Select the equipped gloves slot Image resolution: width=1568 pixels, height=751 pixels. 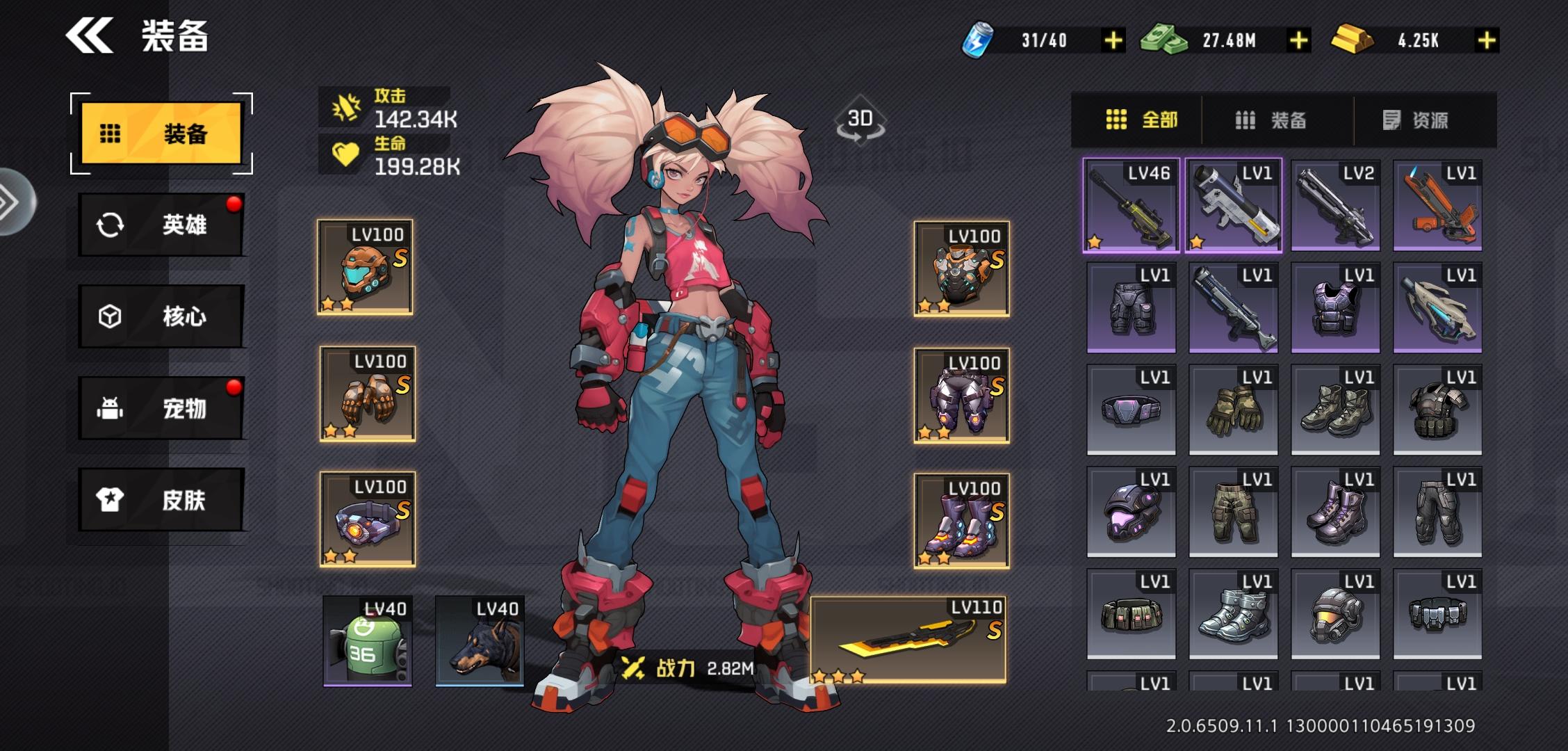(367, 394)
